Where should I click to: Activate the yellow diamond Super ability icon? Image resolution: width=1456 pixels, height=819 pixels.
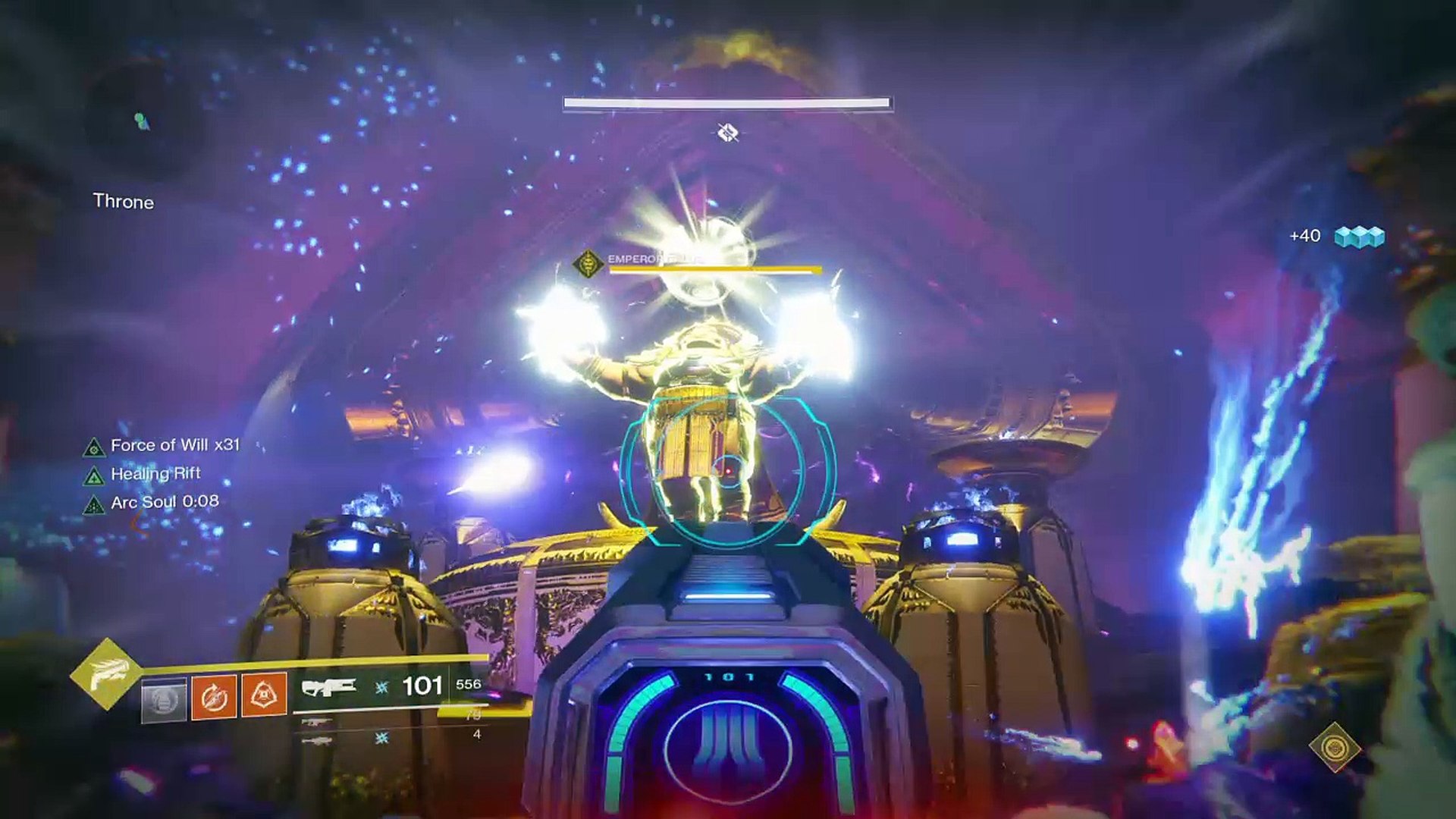tap(105, 674)
